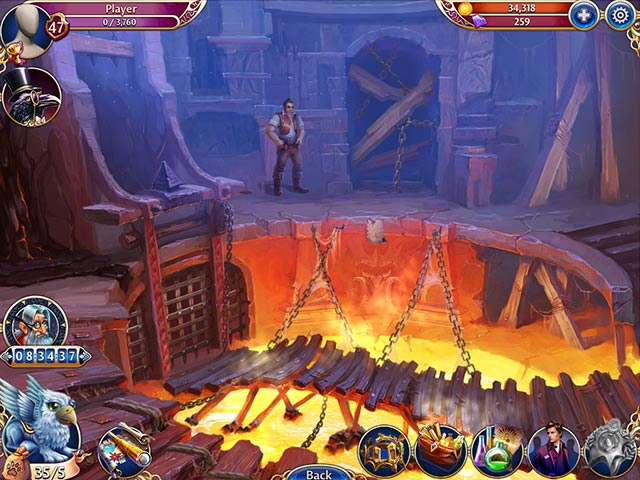This screenshot has height=480, width=640.
Task: Open the golden picture frame collection icon
Action: (x=383, y=450)
